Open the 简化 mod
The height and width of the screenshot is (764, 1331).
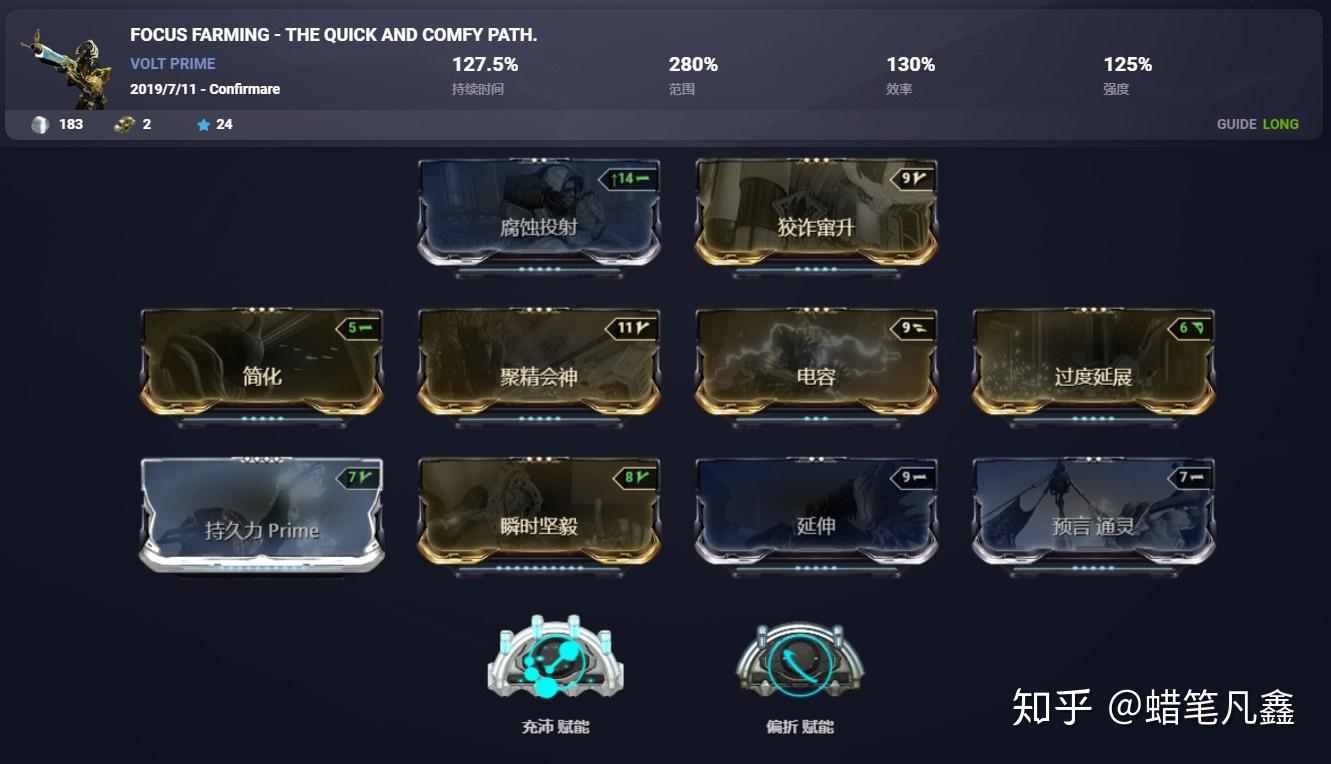261,367
